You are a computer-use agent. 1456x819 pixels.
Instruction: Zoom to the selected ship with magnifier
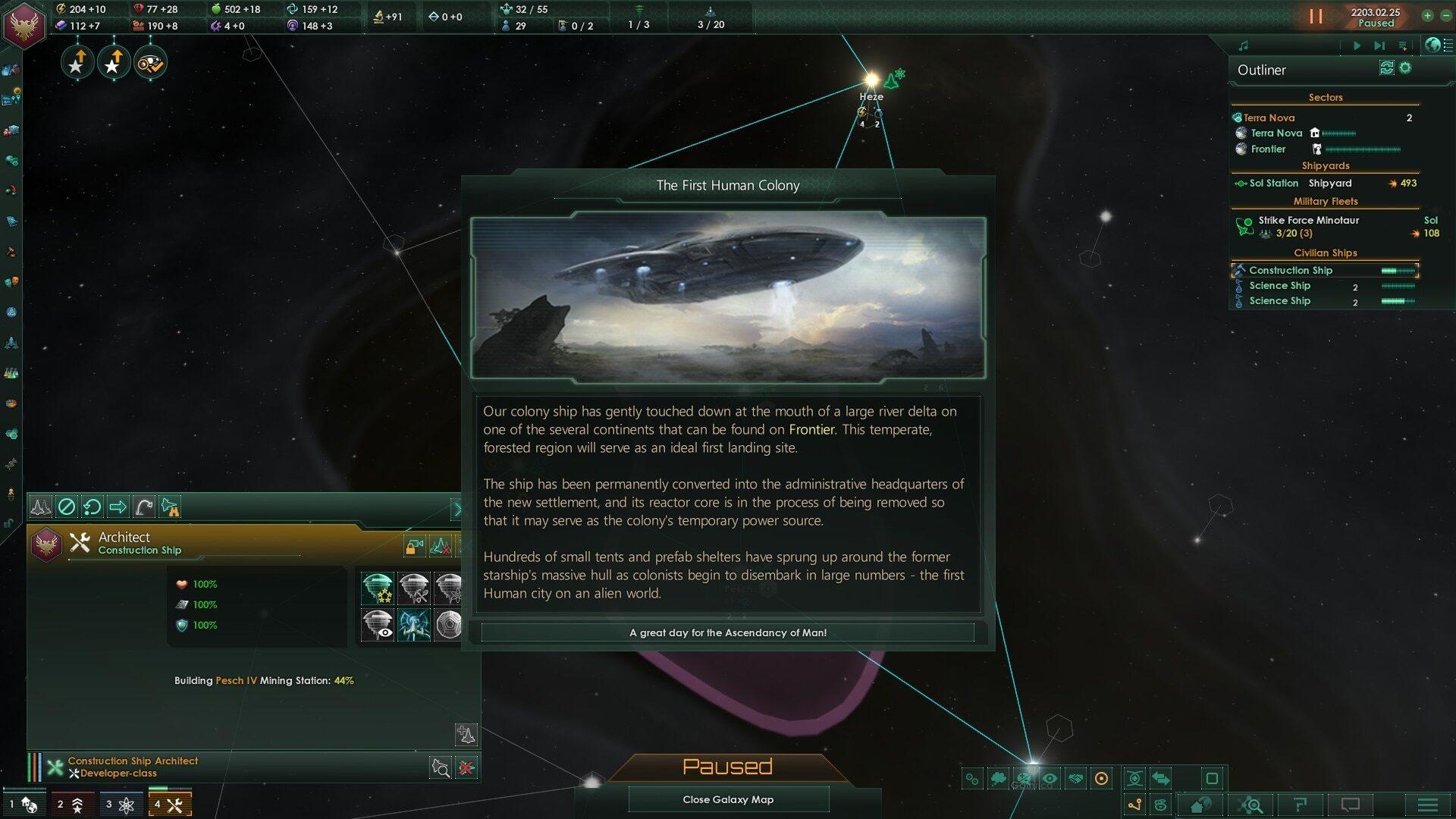point(441,767)
